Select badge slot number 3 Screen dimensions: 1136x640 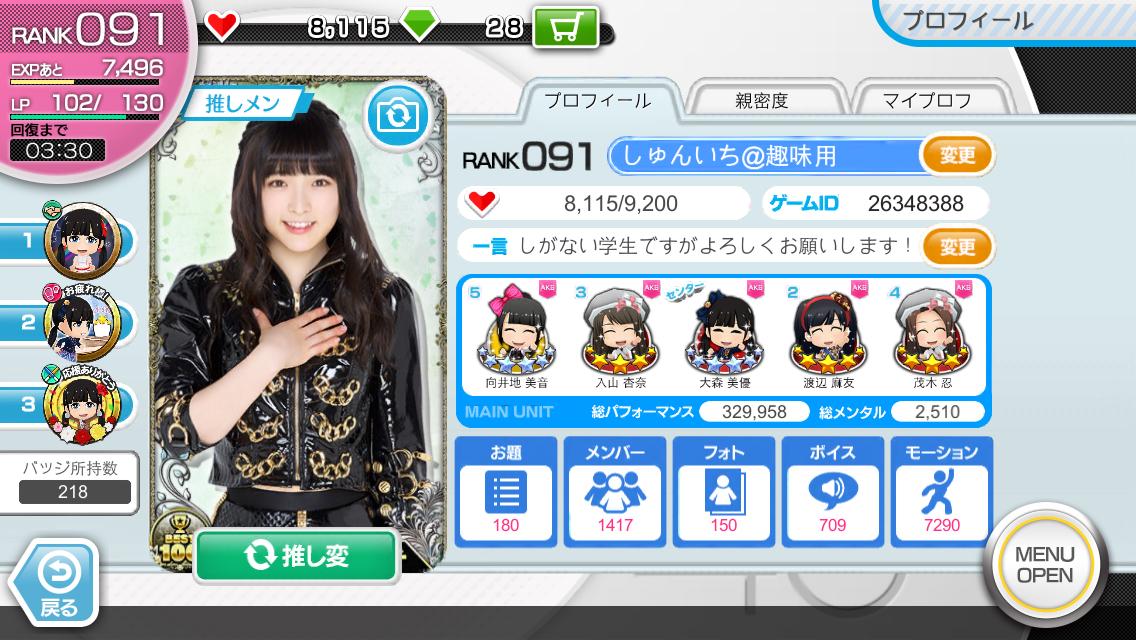click(82, 405)
